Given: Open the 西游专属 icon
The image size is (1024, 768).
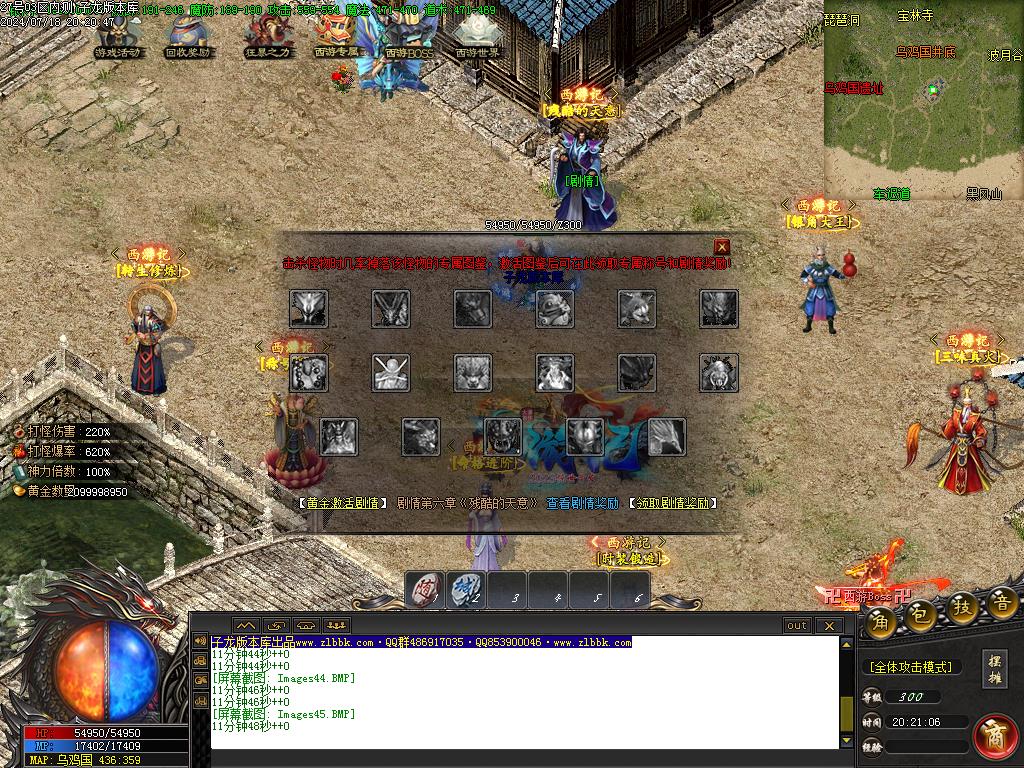Looking at the screenshot, I should coord(337,36).
